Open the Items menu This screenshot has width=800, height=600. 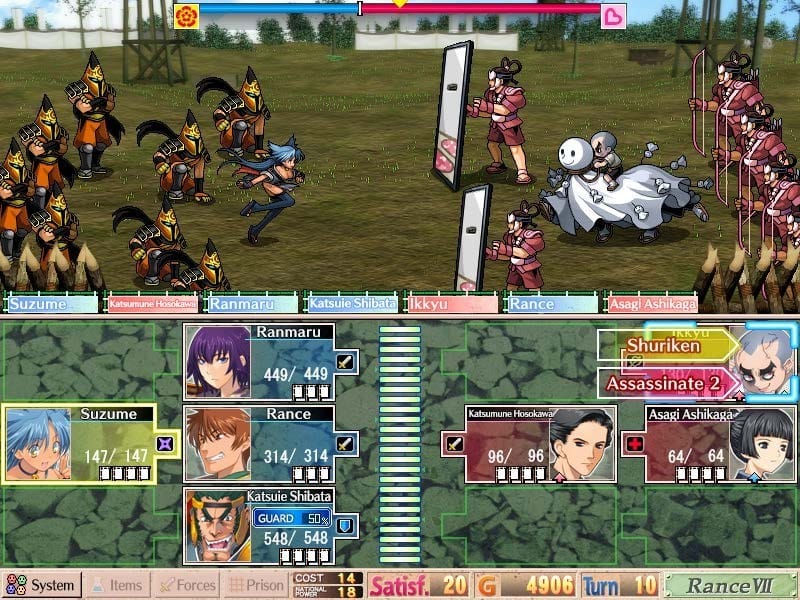pos(116,585)
